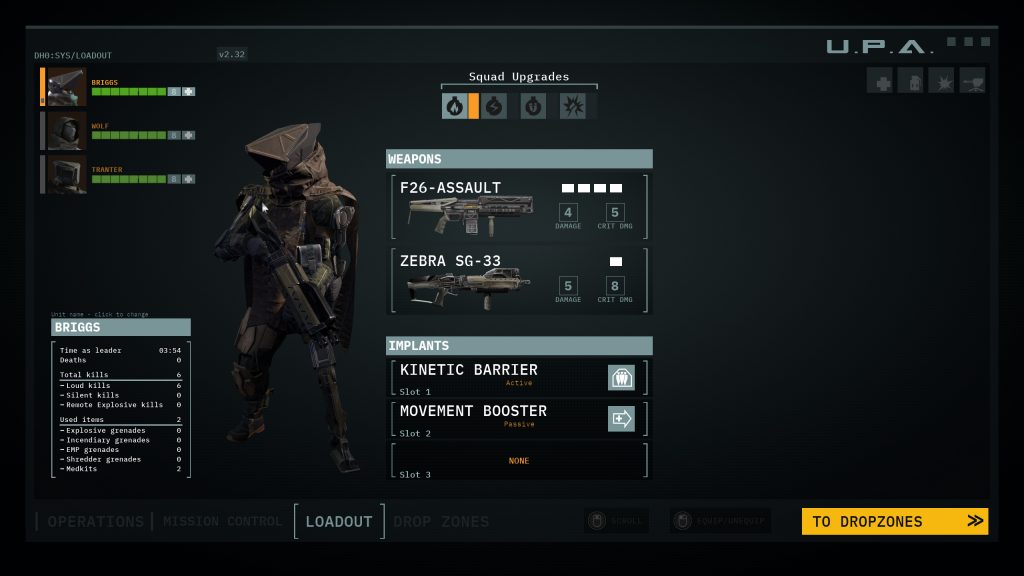Select the incendiary grenade squad upgrade
1024x576 pixels.
pyautogui.click(x=455, y=106)
